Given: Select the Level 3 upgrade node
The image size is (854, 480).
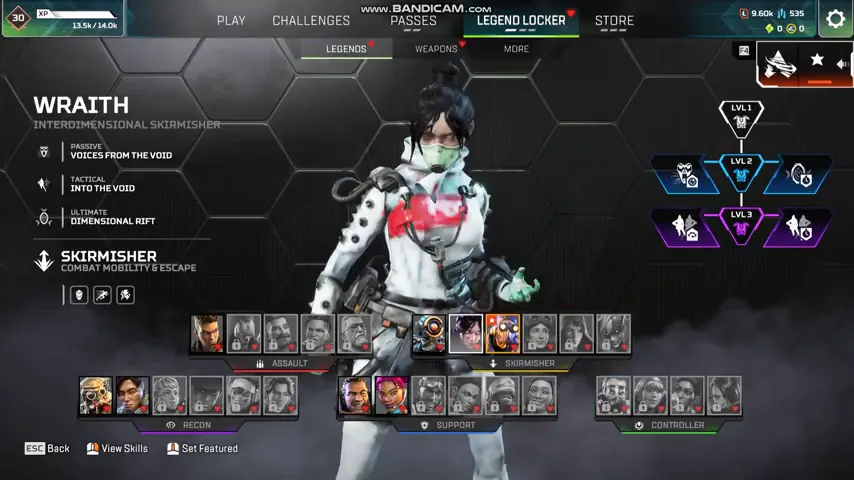Looking at the screenshot, I should coord(741,226).
